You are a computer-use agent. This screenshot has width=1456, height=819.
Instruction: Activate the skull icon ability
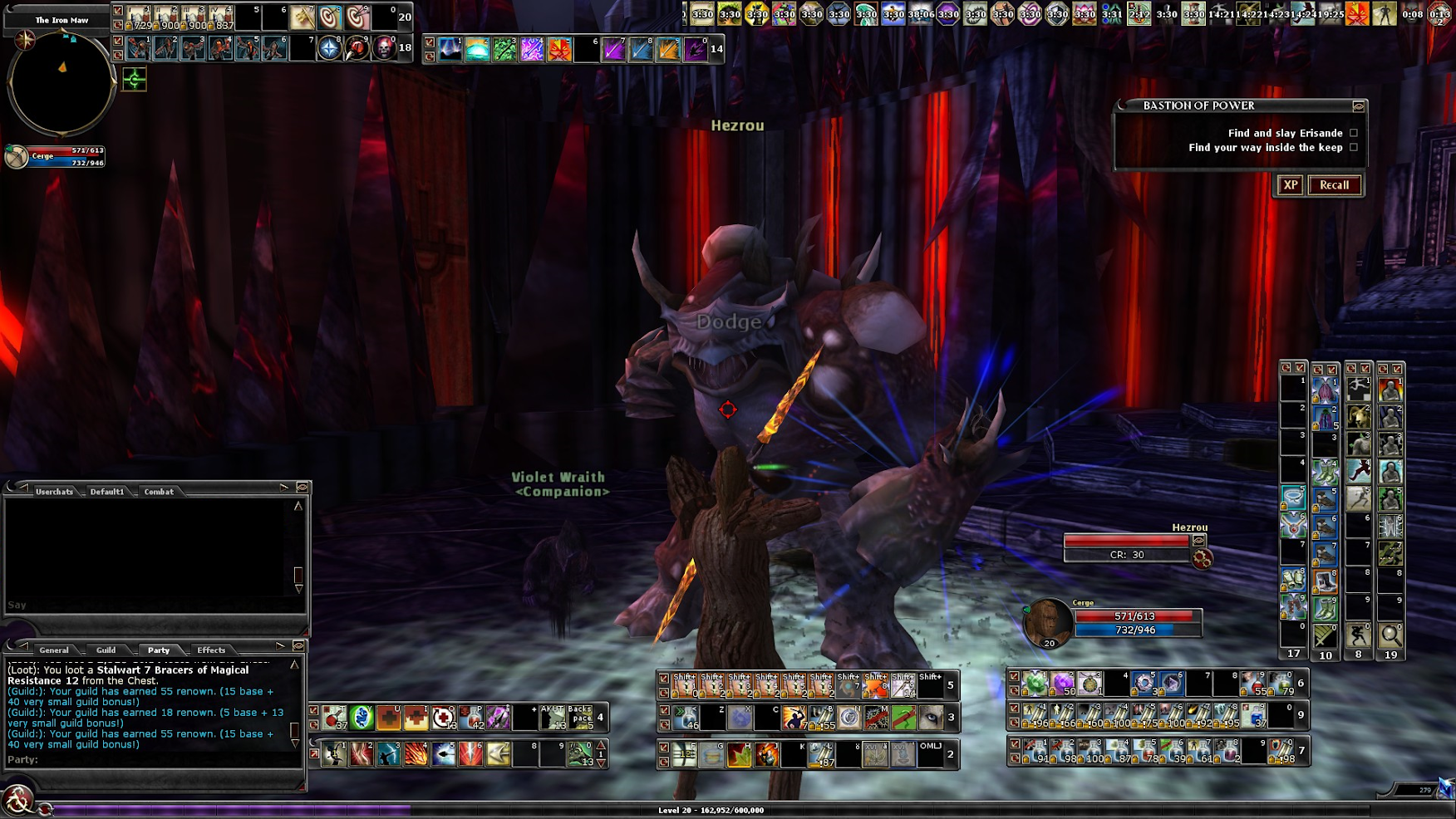pyautogui.click(x=383, y=48)
